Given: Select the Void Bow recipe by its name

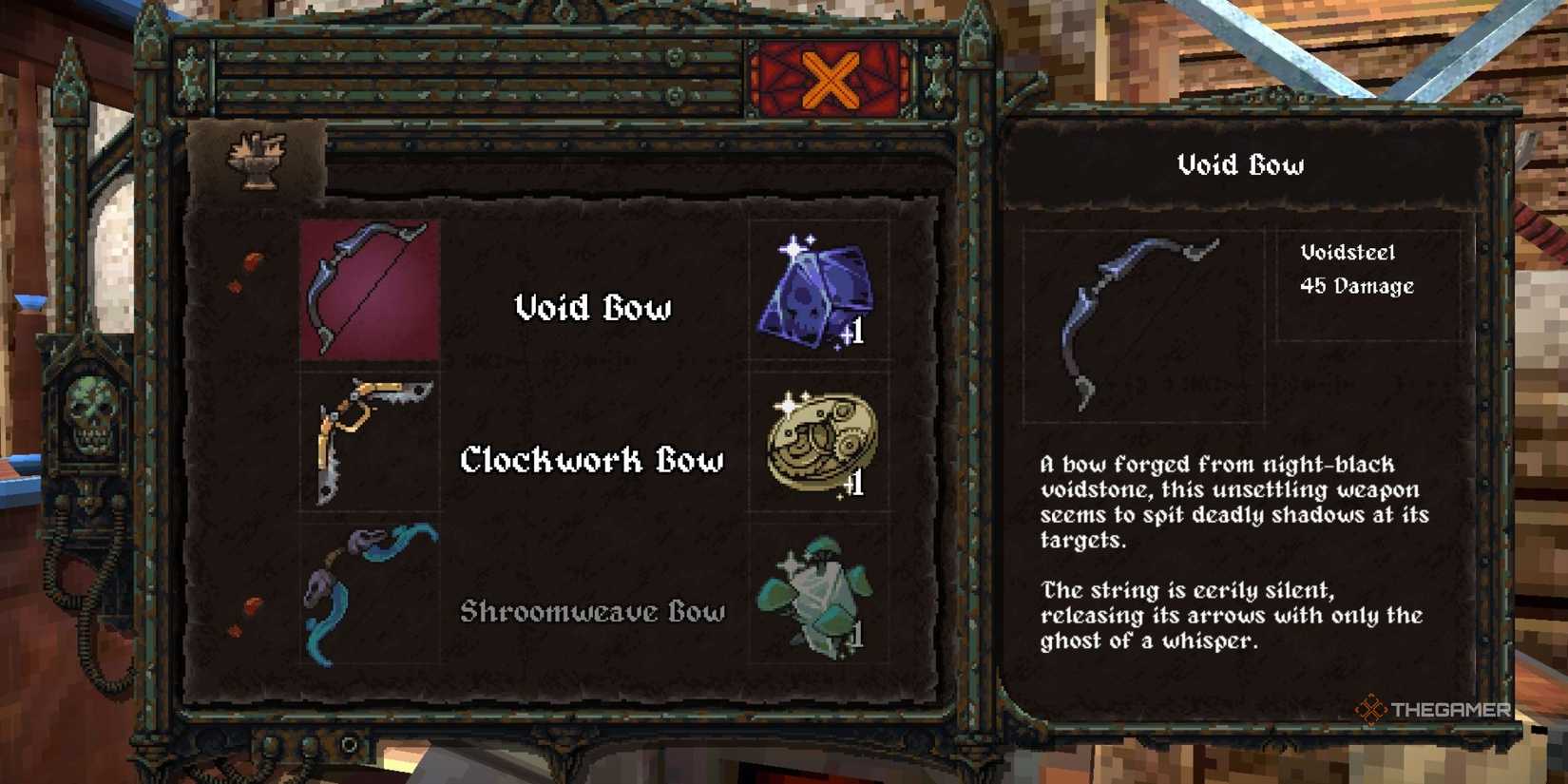Looking at the screenshot, I should (591, 309).
